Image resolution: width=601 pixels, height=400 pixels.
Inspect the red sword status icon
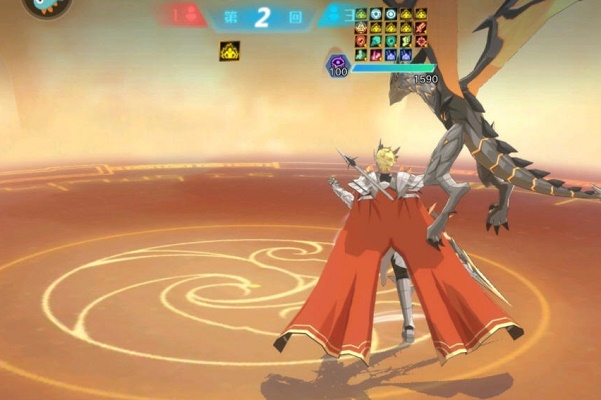pos(420,28)
